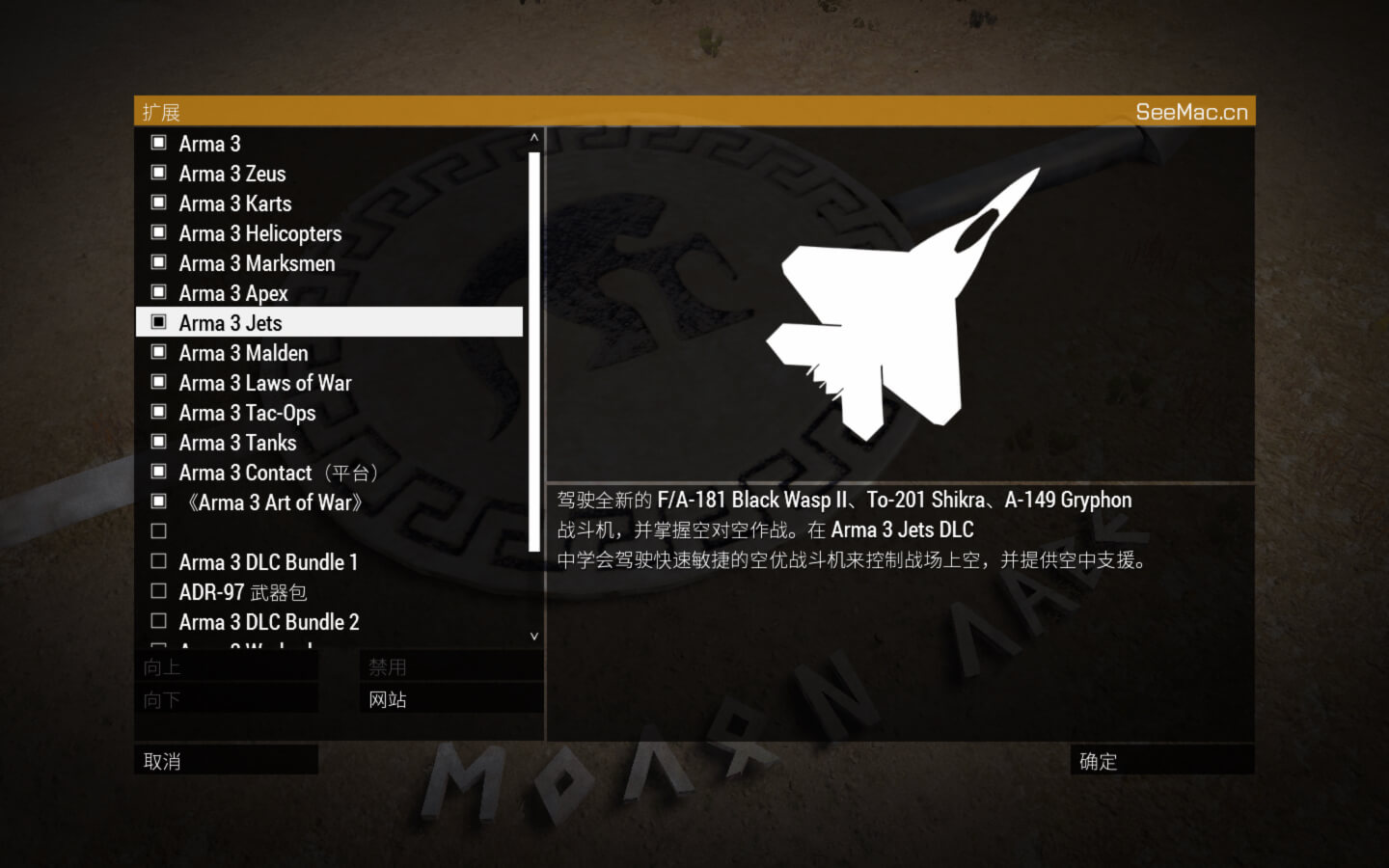Enable the Arma 3 Zeus checkbox
The height and width of the screenshot is (868, 1389).
pyautogui.click(x=158, y=172)
